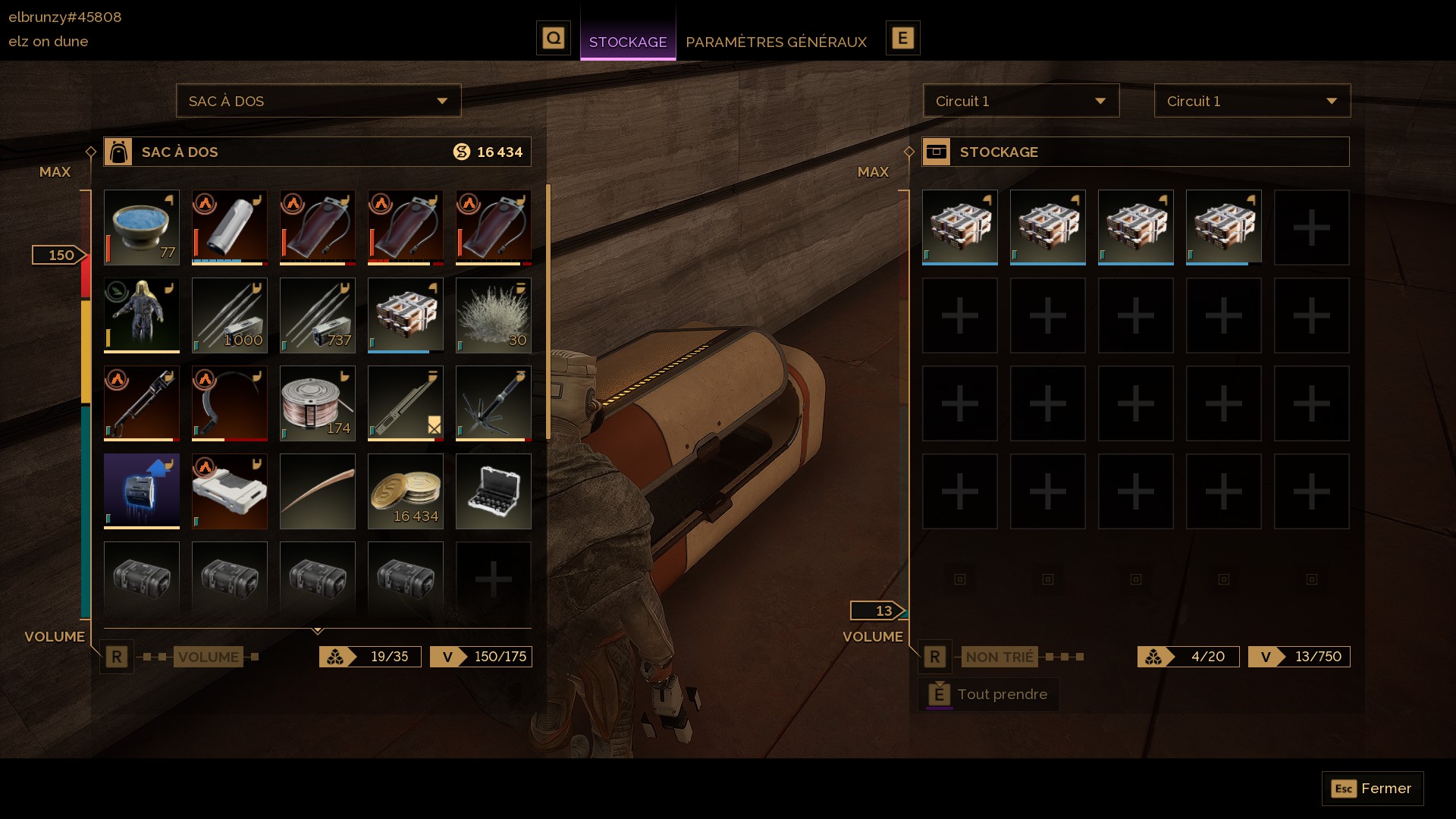Viewport: 1456px width, 819px height.
Task: Pick the stack of 1000 darts
Action: [230, 315]
